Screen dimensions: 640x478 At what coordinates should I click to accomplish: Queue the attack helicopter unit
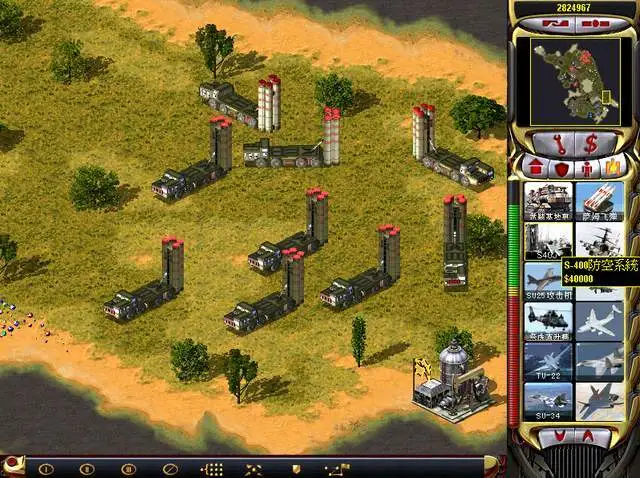click(548, 320)
